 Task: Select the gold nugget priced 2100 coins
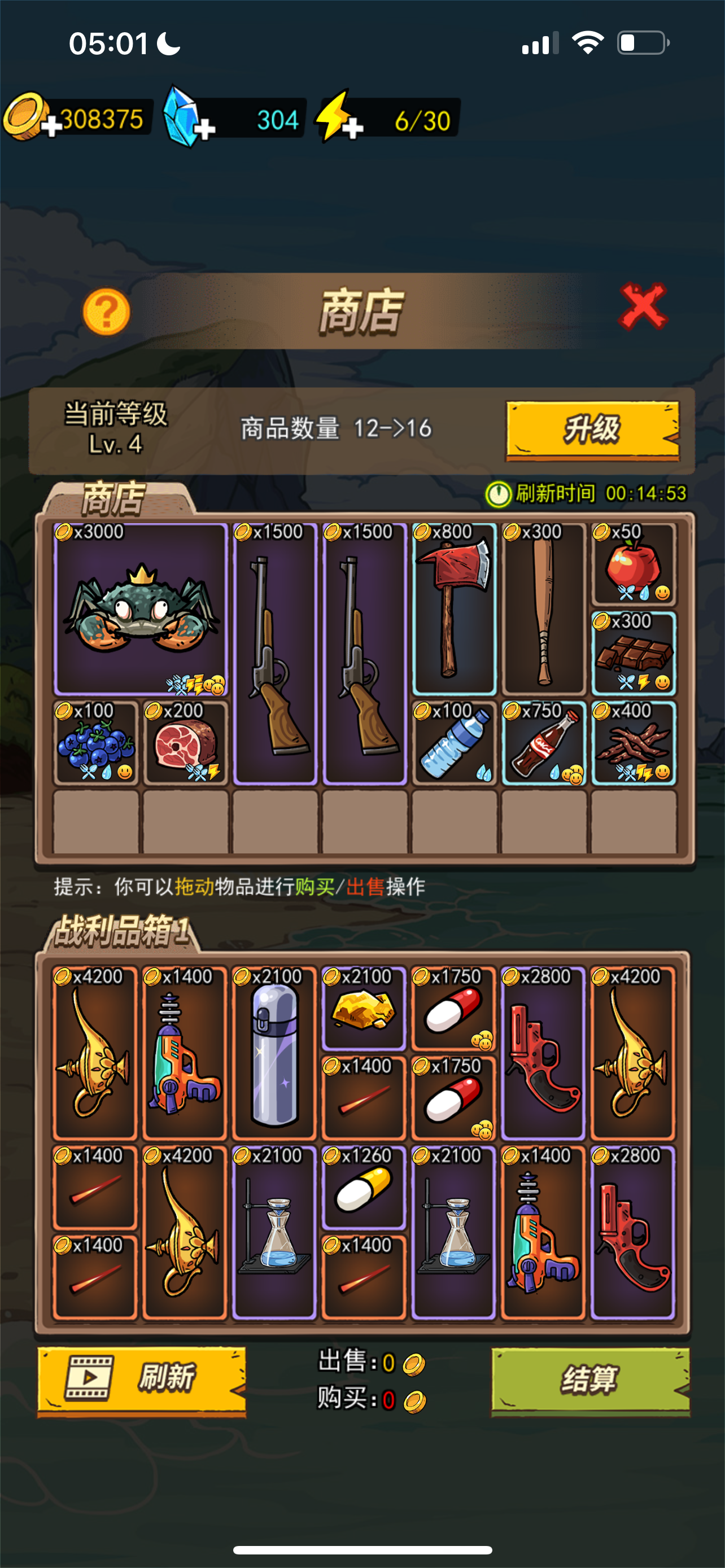(x=364, y=1010)
